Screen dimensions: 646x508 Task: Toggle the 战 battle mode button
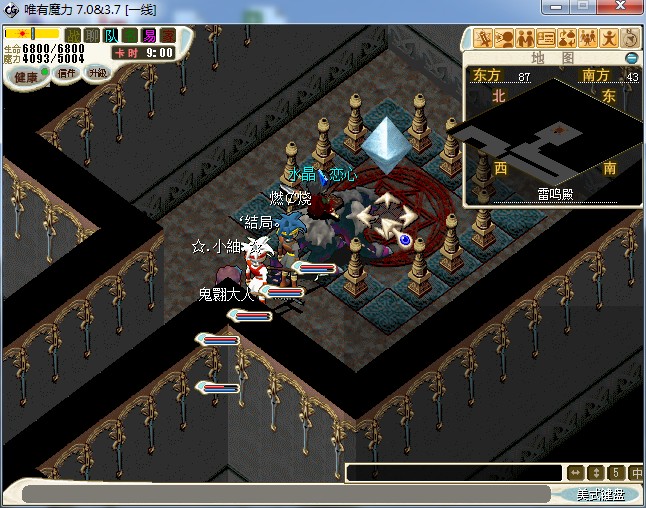(x=73, y=36)
